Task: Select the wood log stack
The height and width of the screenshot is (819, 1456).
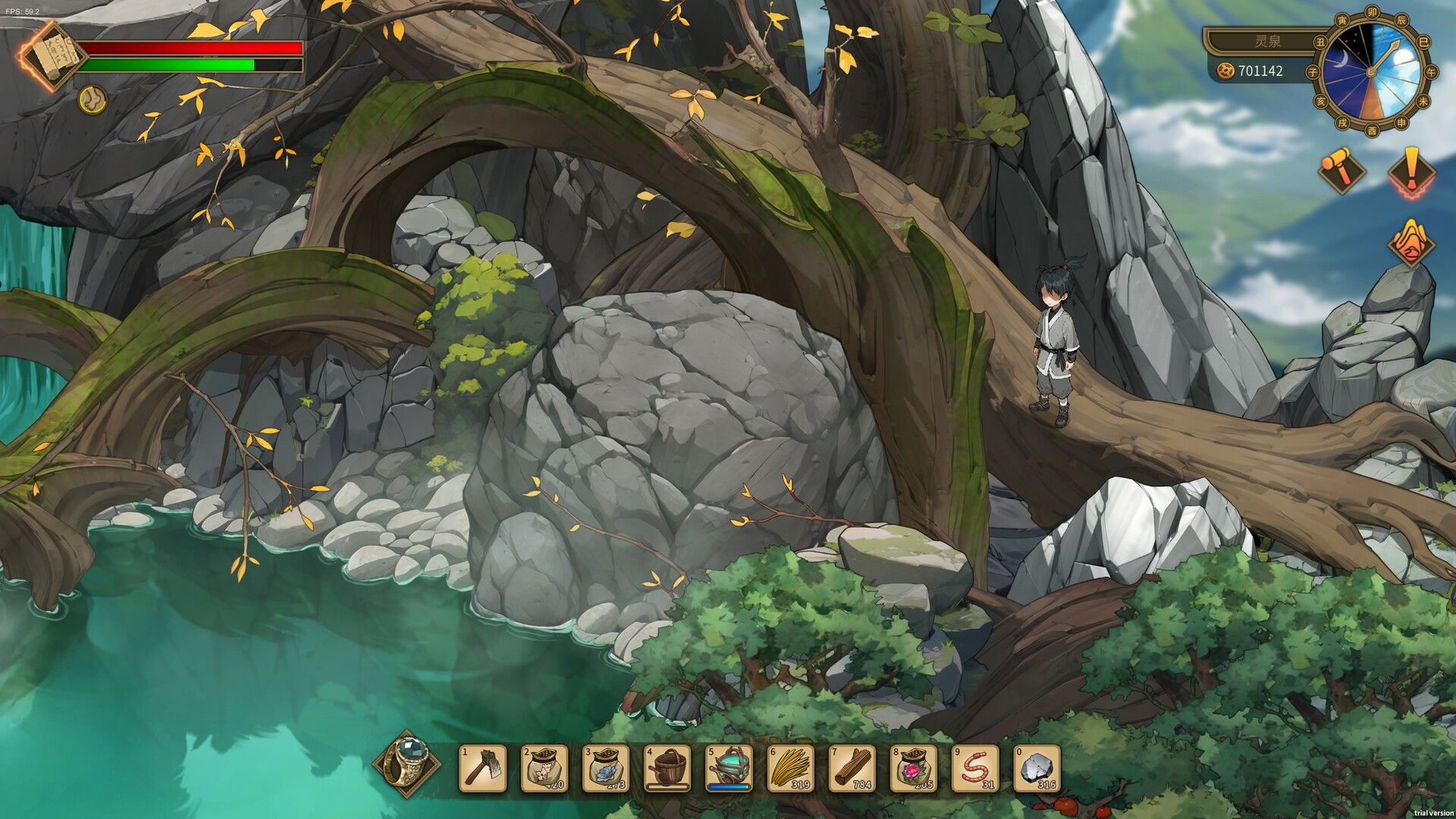Action: pyautogui.click(x=852, y=768)
